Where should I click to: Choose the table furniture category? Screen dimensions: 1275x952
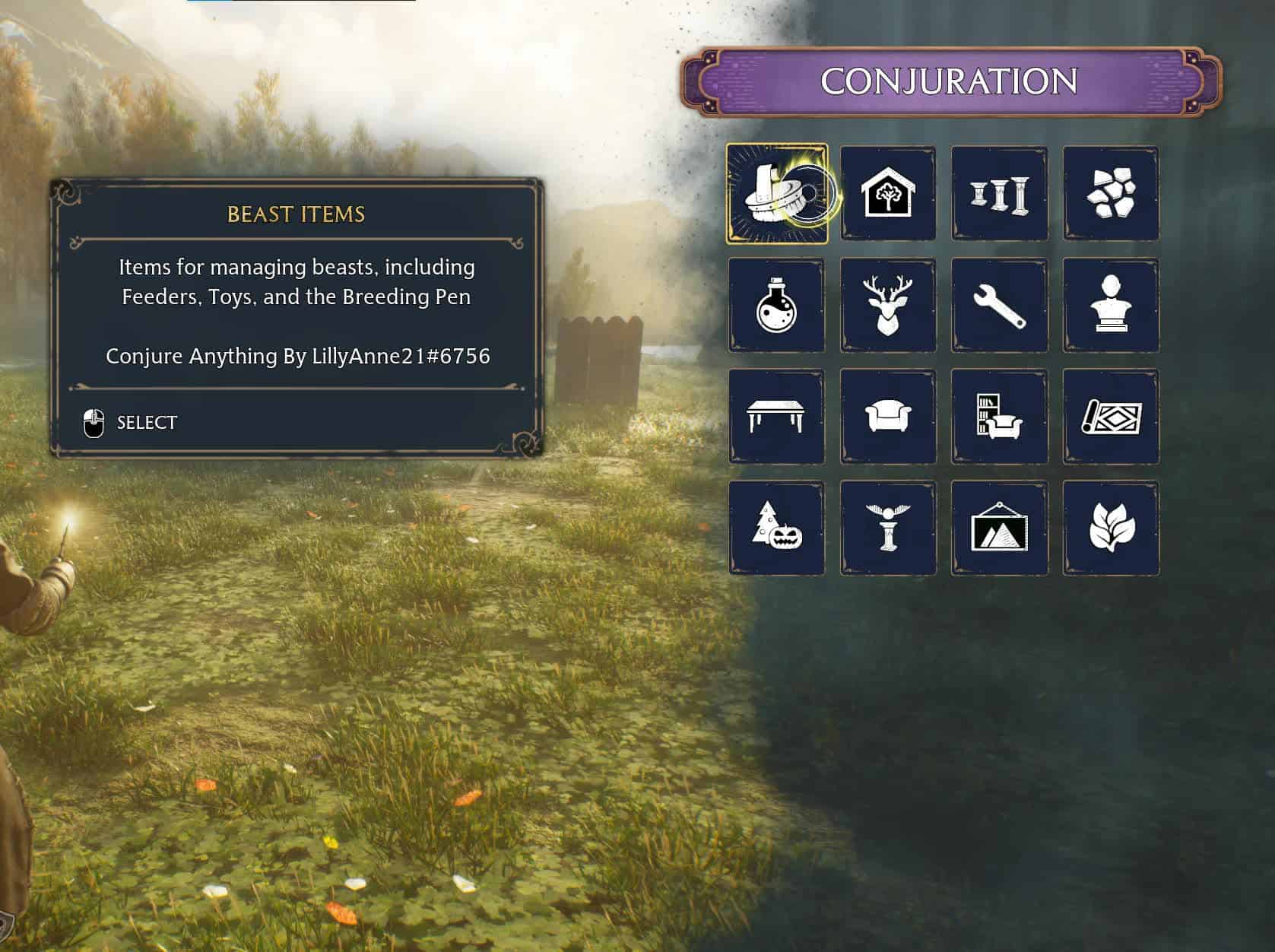click(x=776, y=417)
